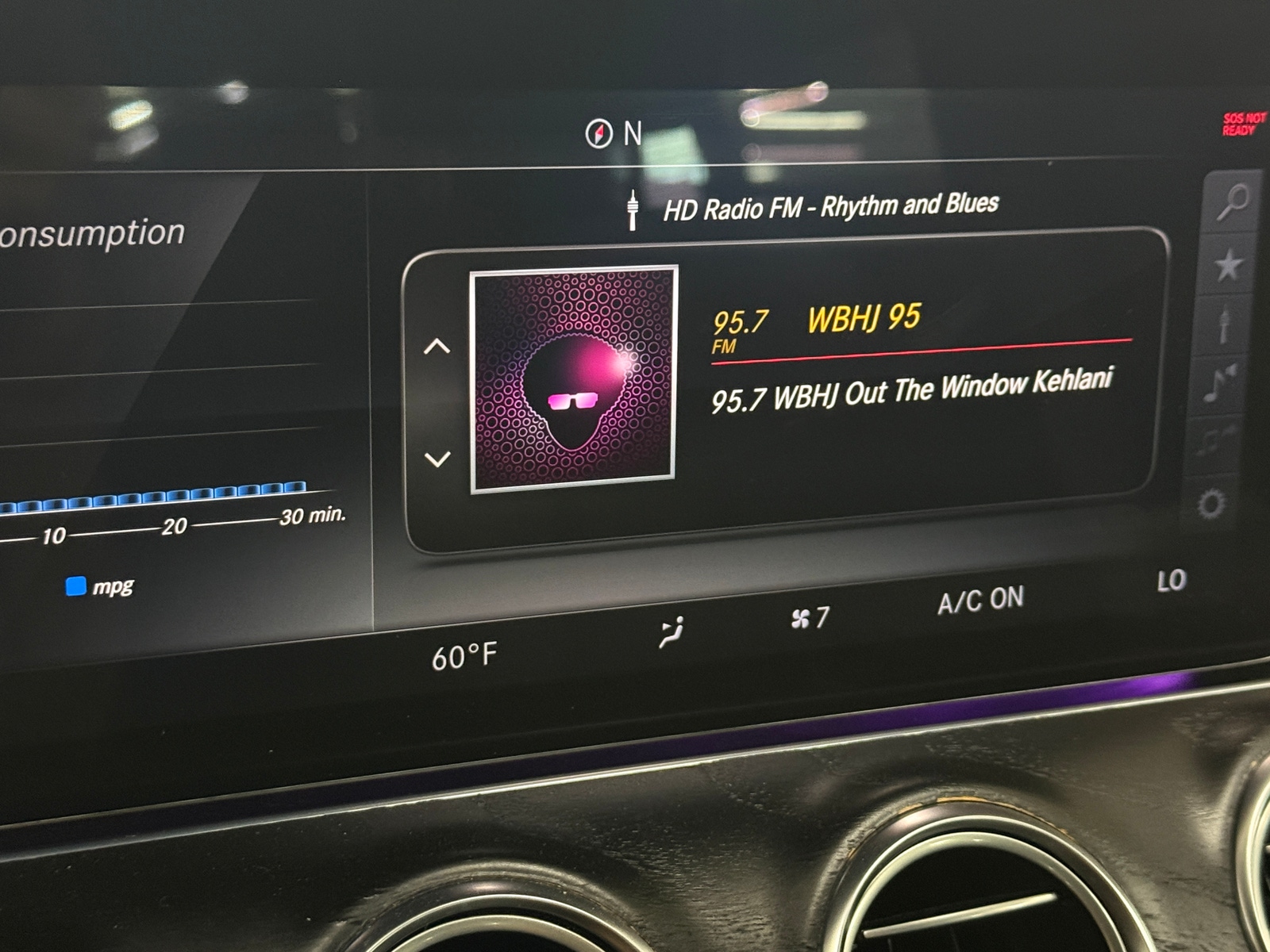Image resolution: width=1270 pixels, height=952 pixels.
Task: Tap the fan speed 7 control
Action: (x=810, y=617)
